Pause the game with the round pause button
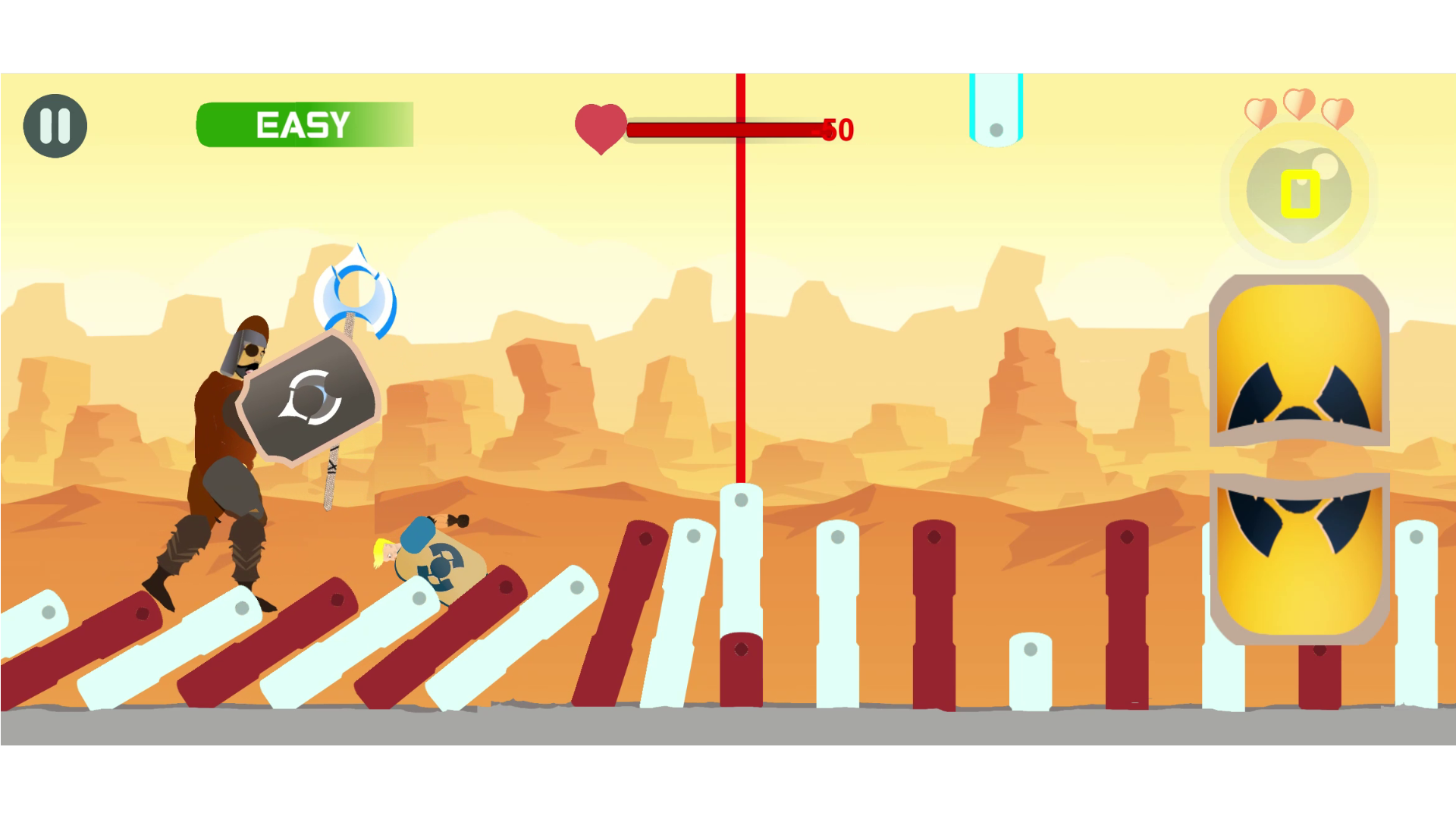1456x819 pixels. coord(55,126)
